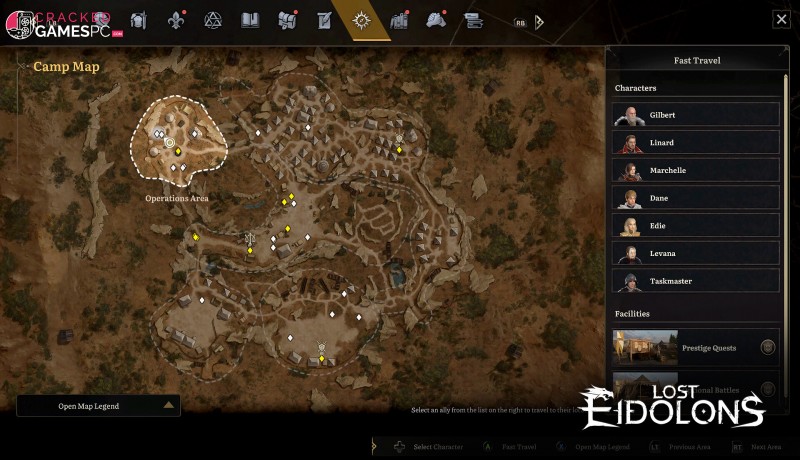Choose Dane as fast travel target

pyautogui.click(x=696, y=198)
